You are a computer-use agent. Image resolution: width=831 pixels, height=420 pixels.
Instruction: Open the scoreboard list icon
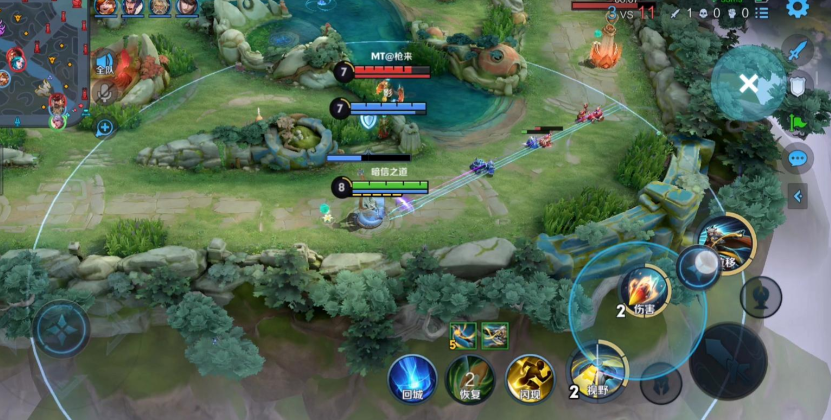(762, 13)
